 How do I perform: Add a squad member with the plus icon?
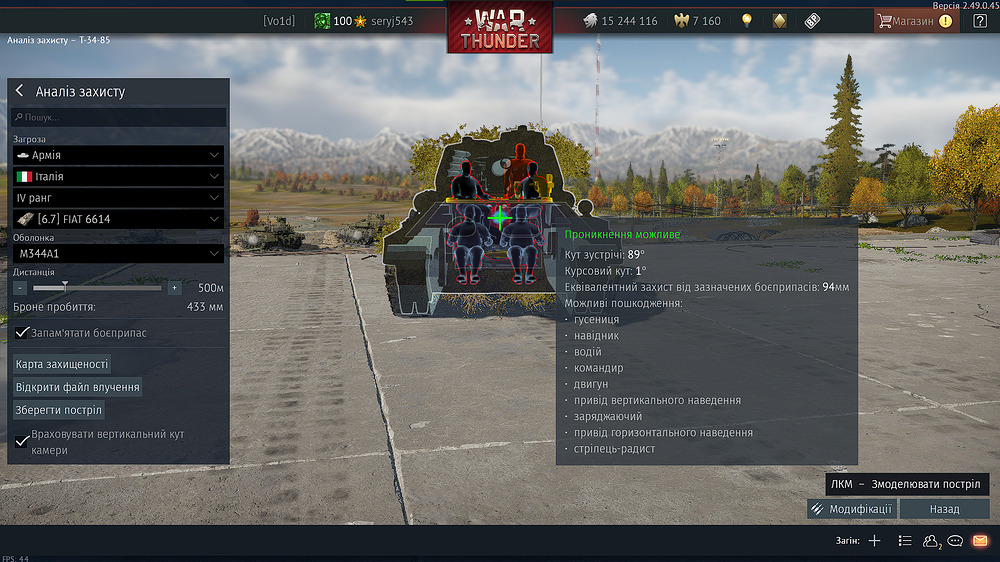[x=874, y=541]
